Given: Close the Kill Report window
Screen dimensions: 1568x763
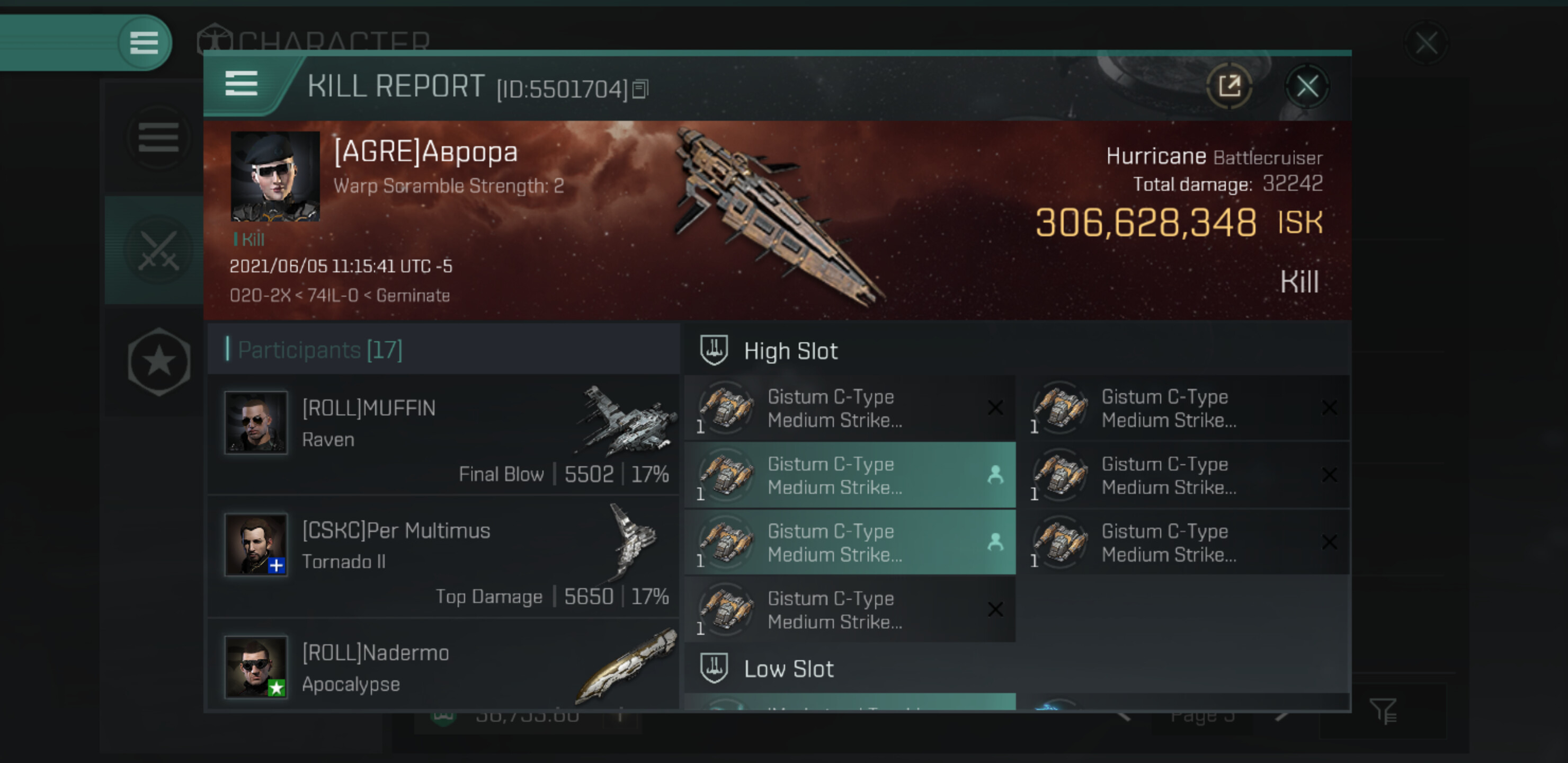Looking at the screenshot, I should 1307,86.
